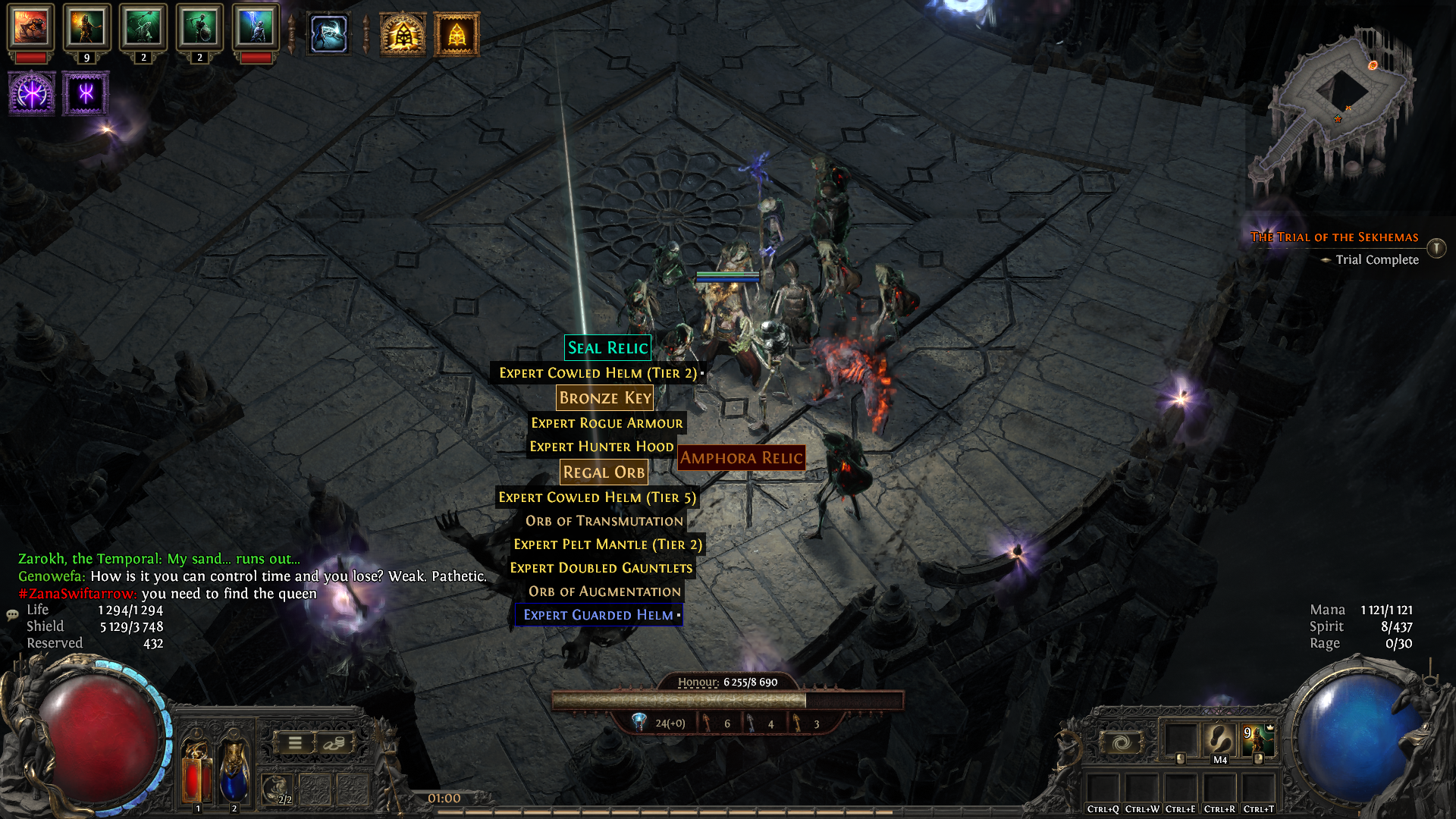Collect the Amphora Relic label

click(741, 458)
